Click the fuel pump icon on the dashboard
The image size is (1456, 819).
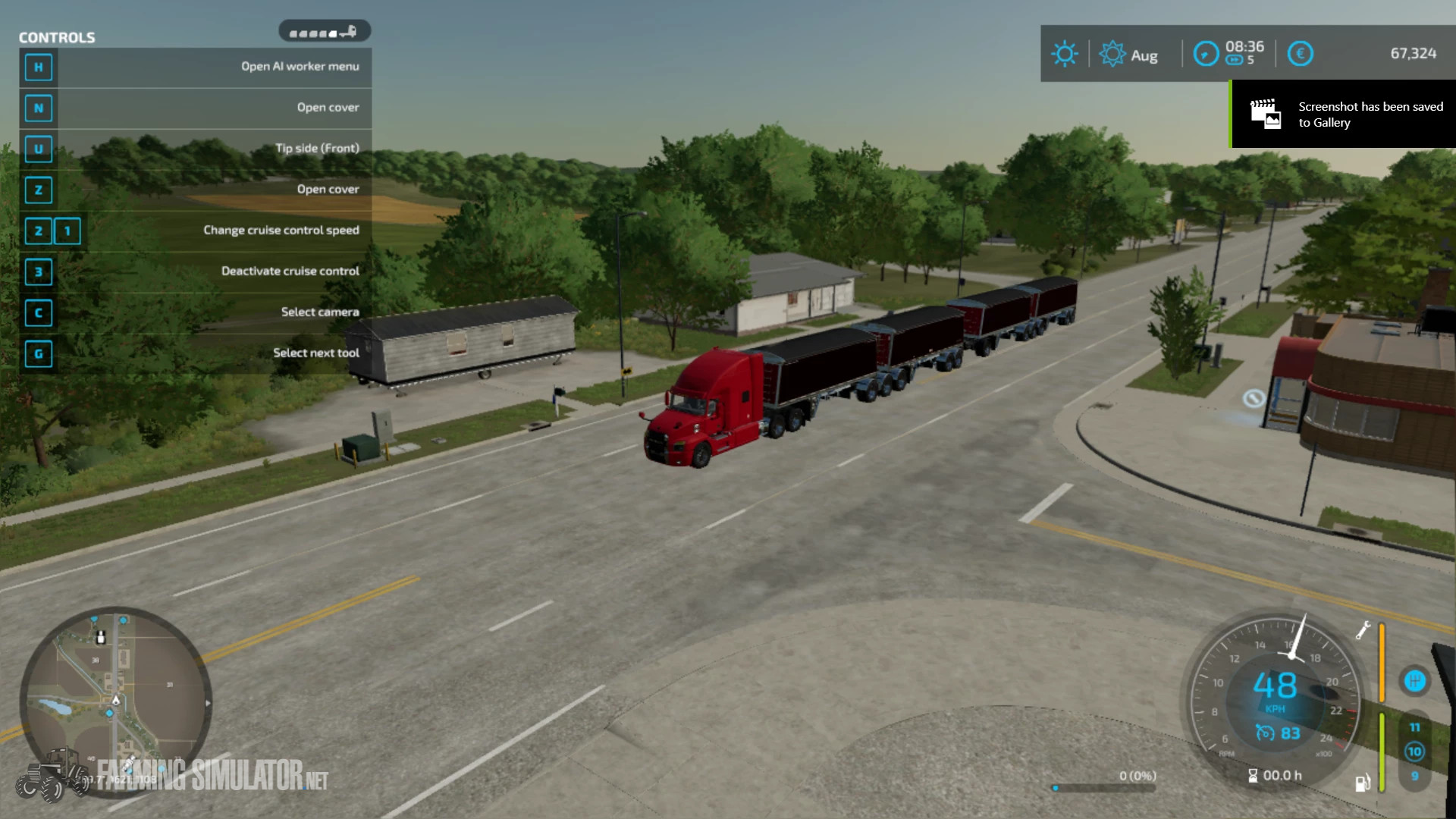(x=1363, y=783)
